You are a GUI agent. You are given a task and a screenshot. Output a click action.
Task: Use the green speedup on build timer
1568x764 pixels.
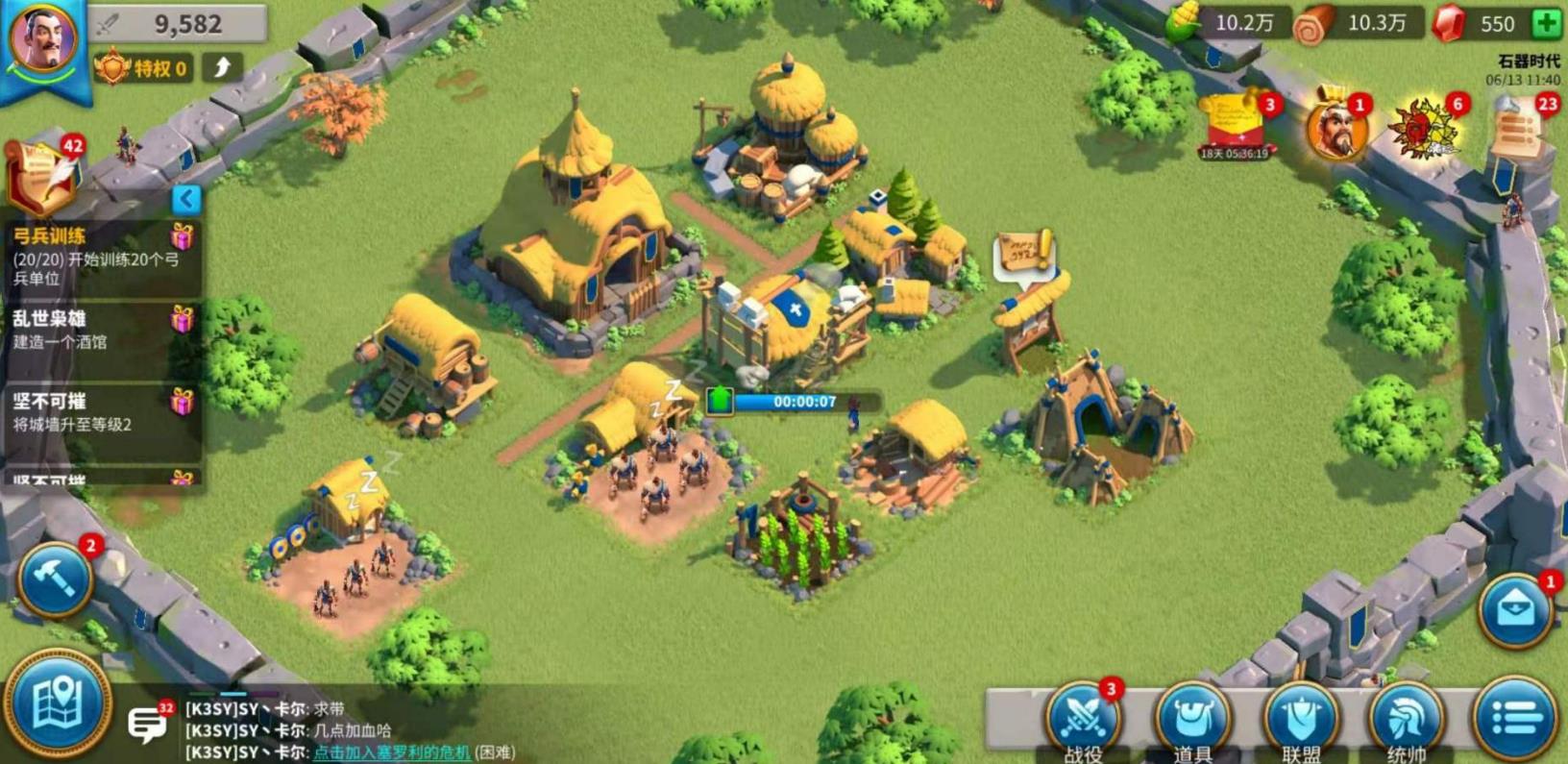(x=721, y=401)
